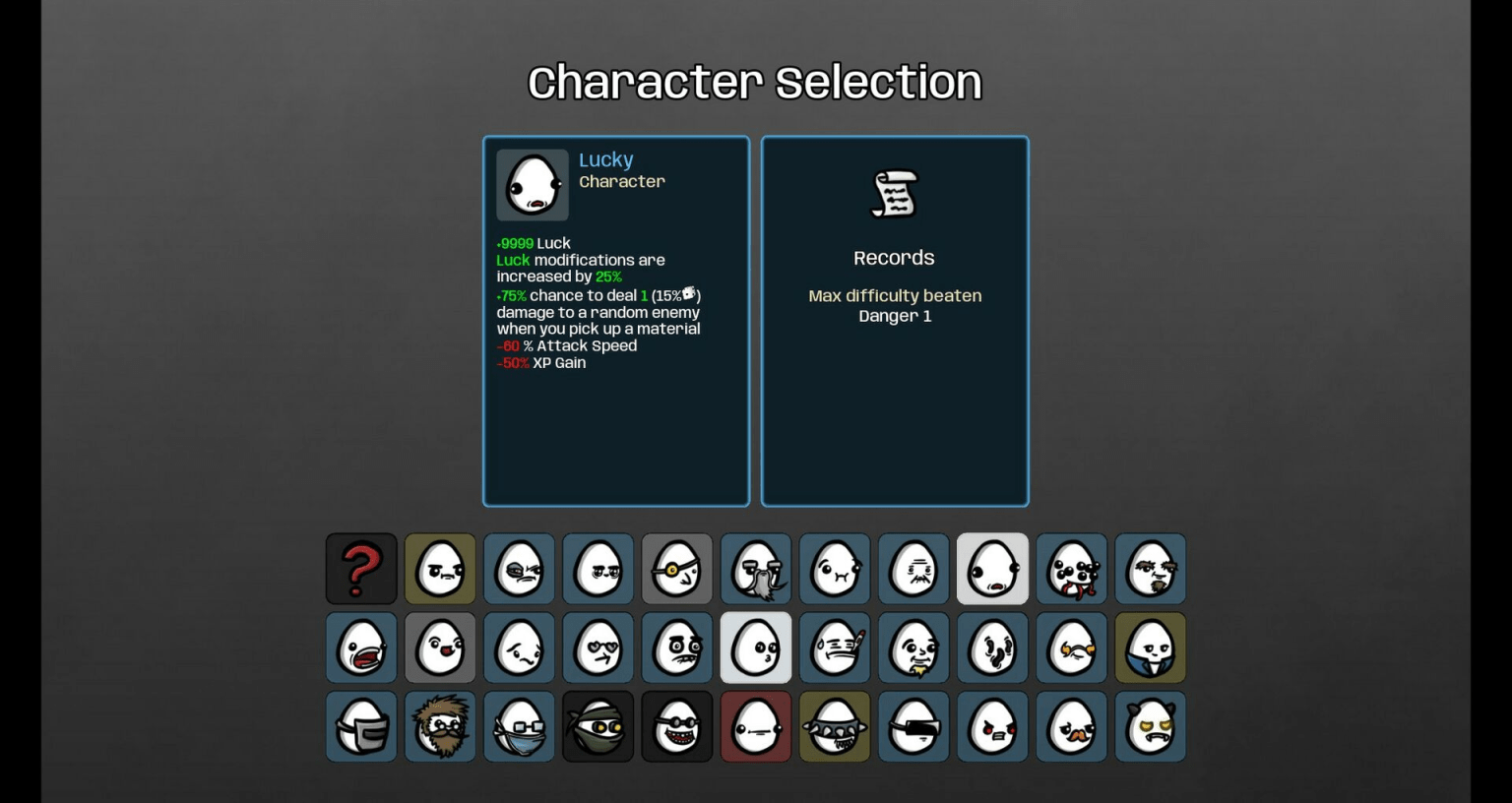Choose the character wearing an eyepatch

click(x=677, y=569)
